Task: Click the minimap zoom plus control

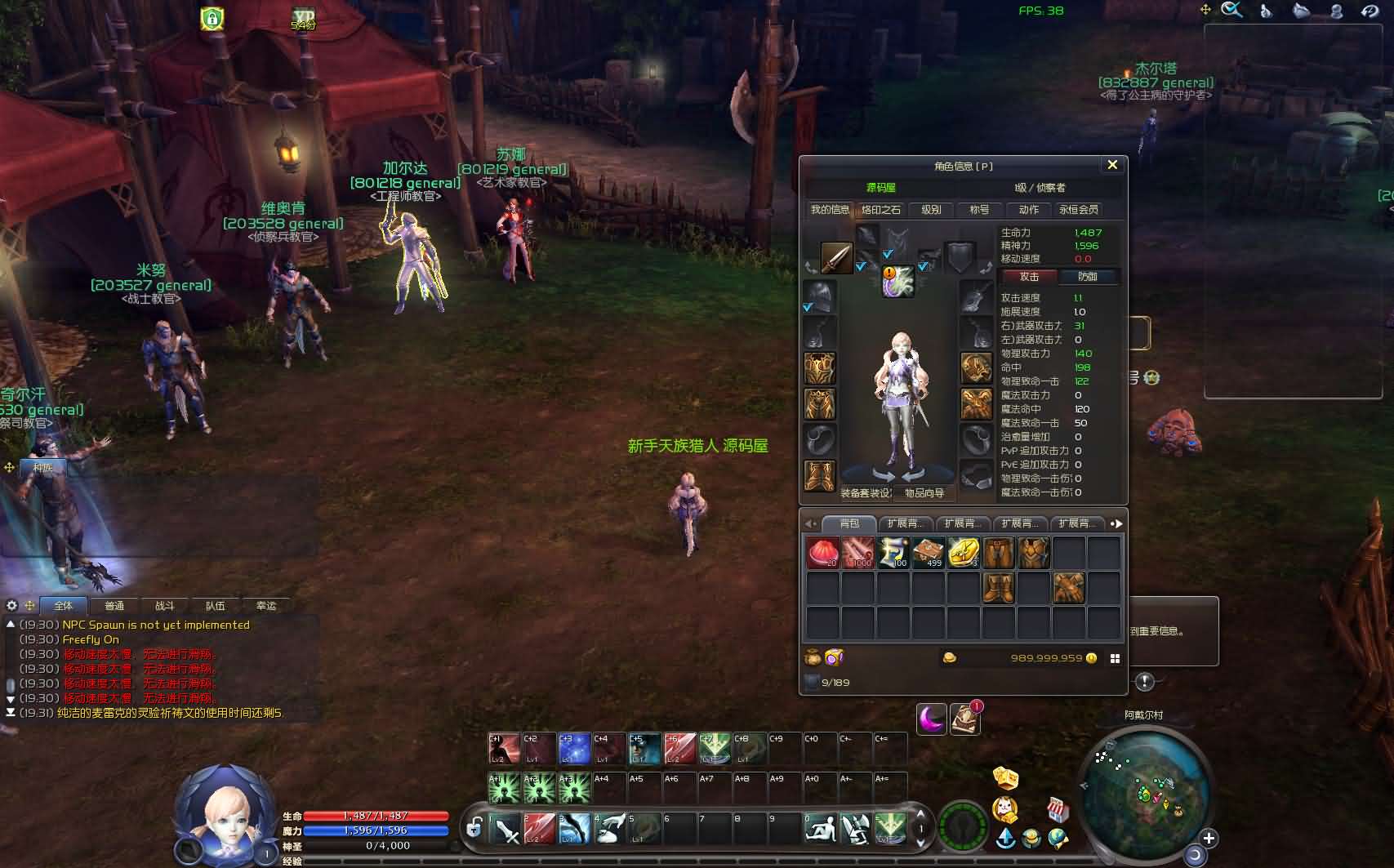Action: point(1209,838)
